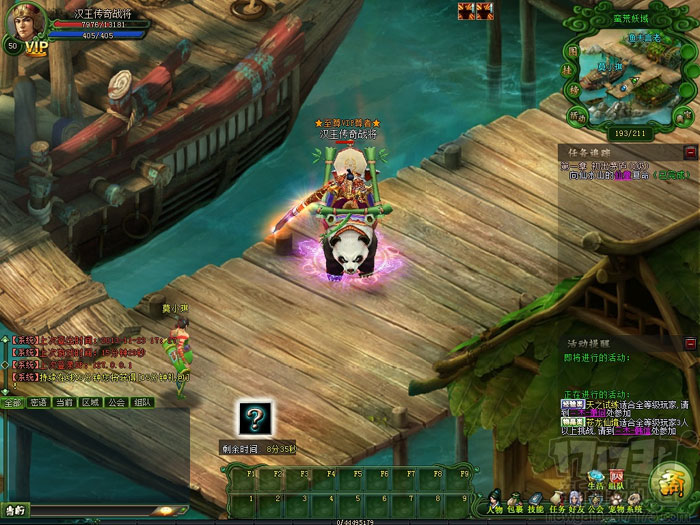Click the VIP badge by the player portrait
Viewport: 700px width, 525px height.
[36, 47]
